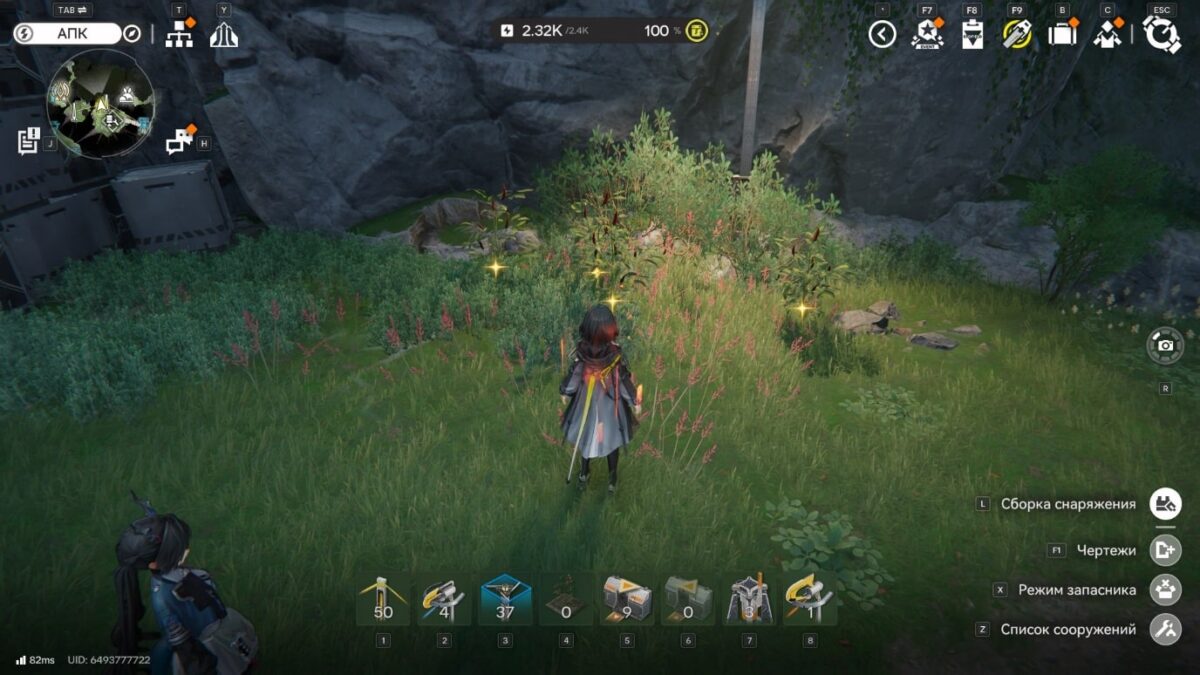Open the Event menu icon
The image size is (1200, 675).
point(927,35)
